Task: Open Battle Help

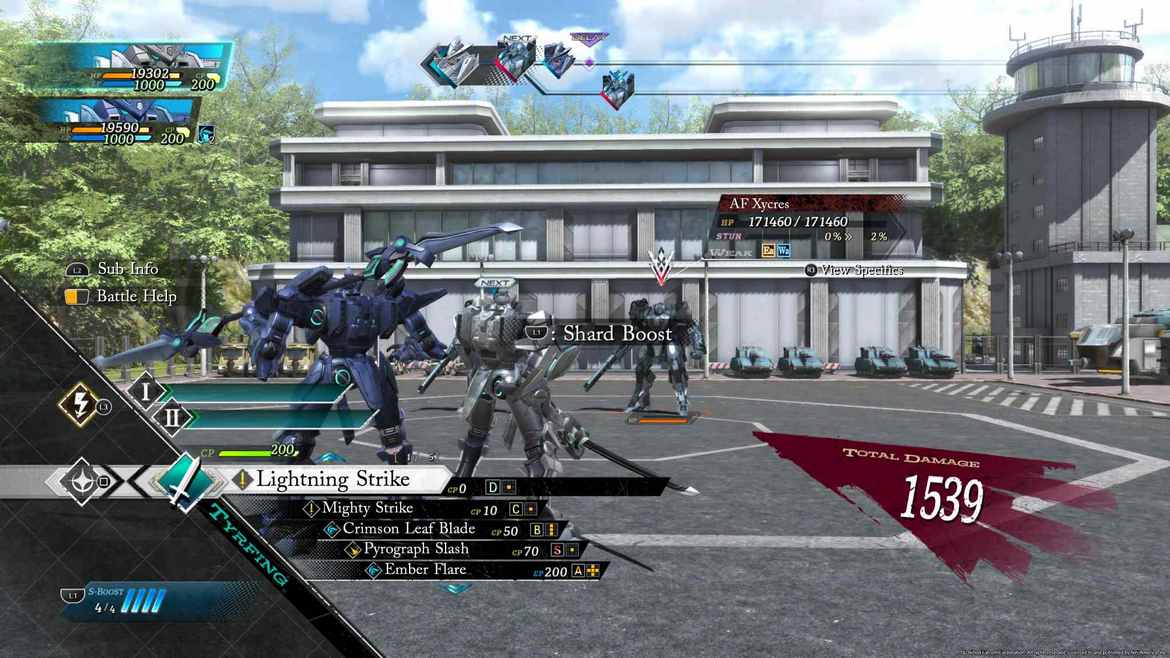Action: pos(135,296)
